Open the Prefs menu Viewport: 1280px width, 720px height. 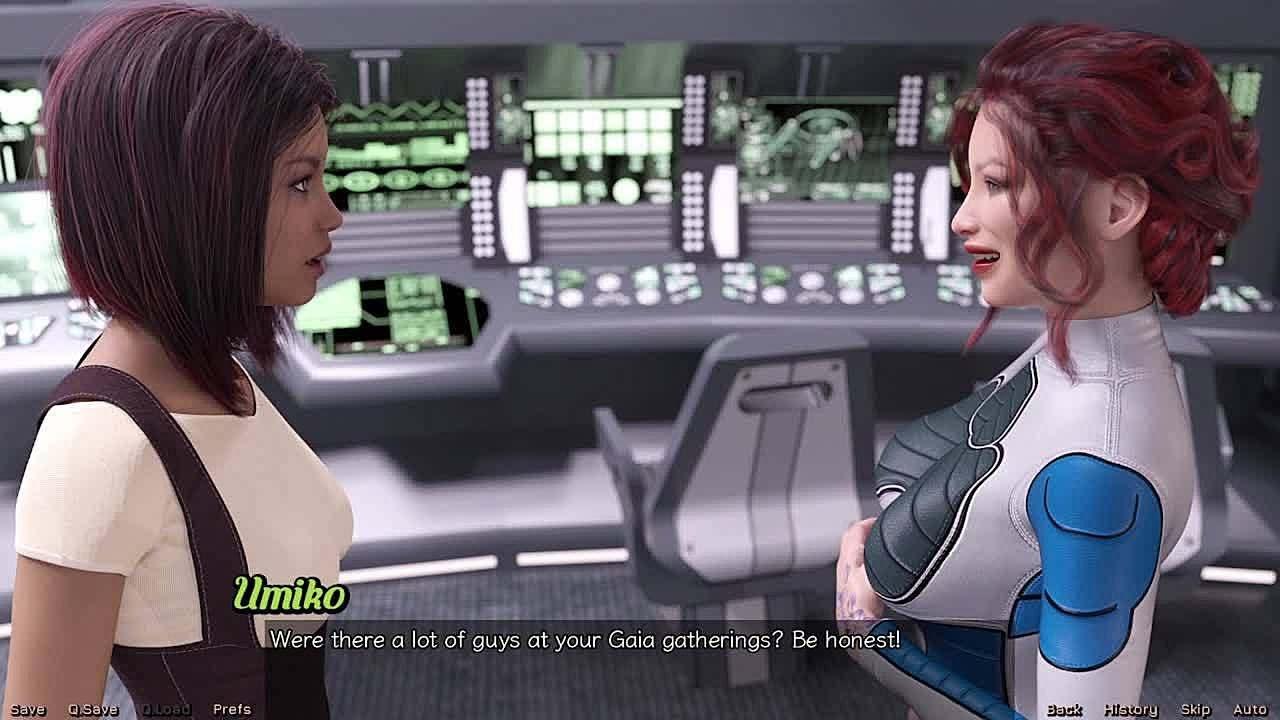tap(232, 709)
